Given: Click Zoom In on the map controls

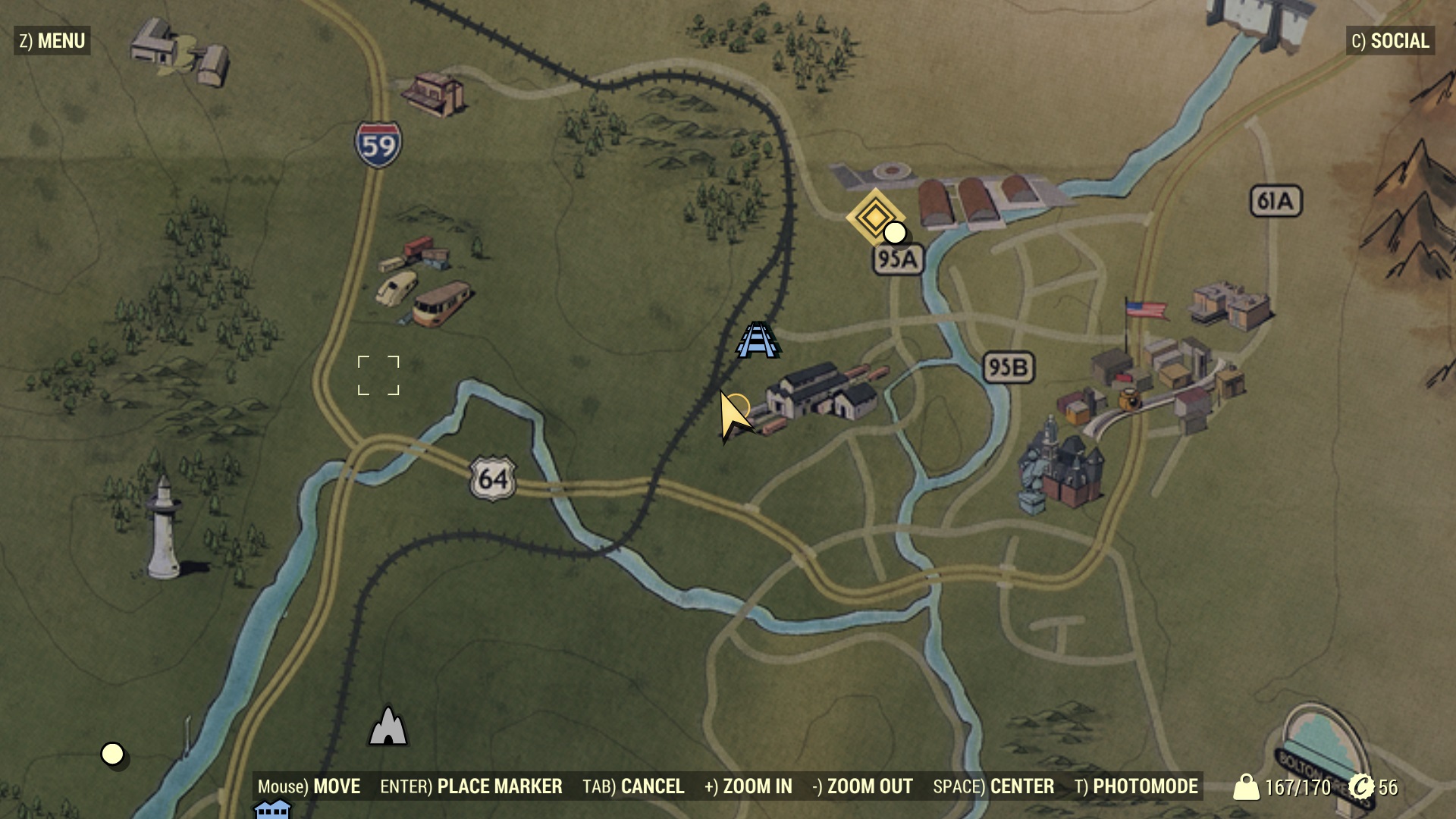Looking at the screenshot, I should coord(748,787).
